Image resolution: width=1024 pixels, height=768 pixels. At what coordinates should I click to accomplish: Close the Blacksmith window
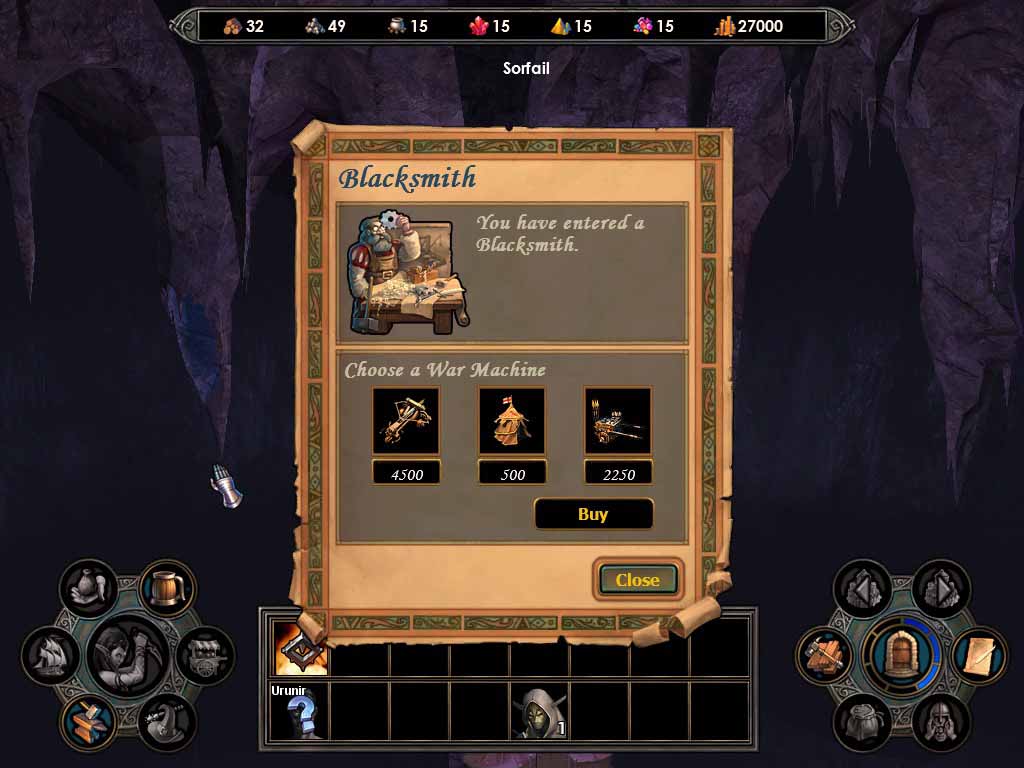tap(637, 579)
